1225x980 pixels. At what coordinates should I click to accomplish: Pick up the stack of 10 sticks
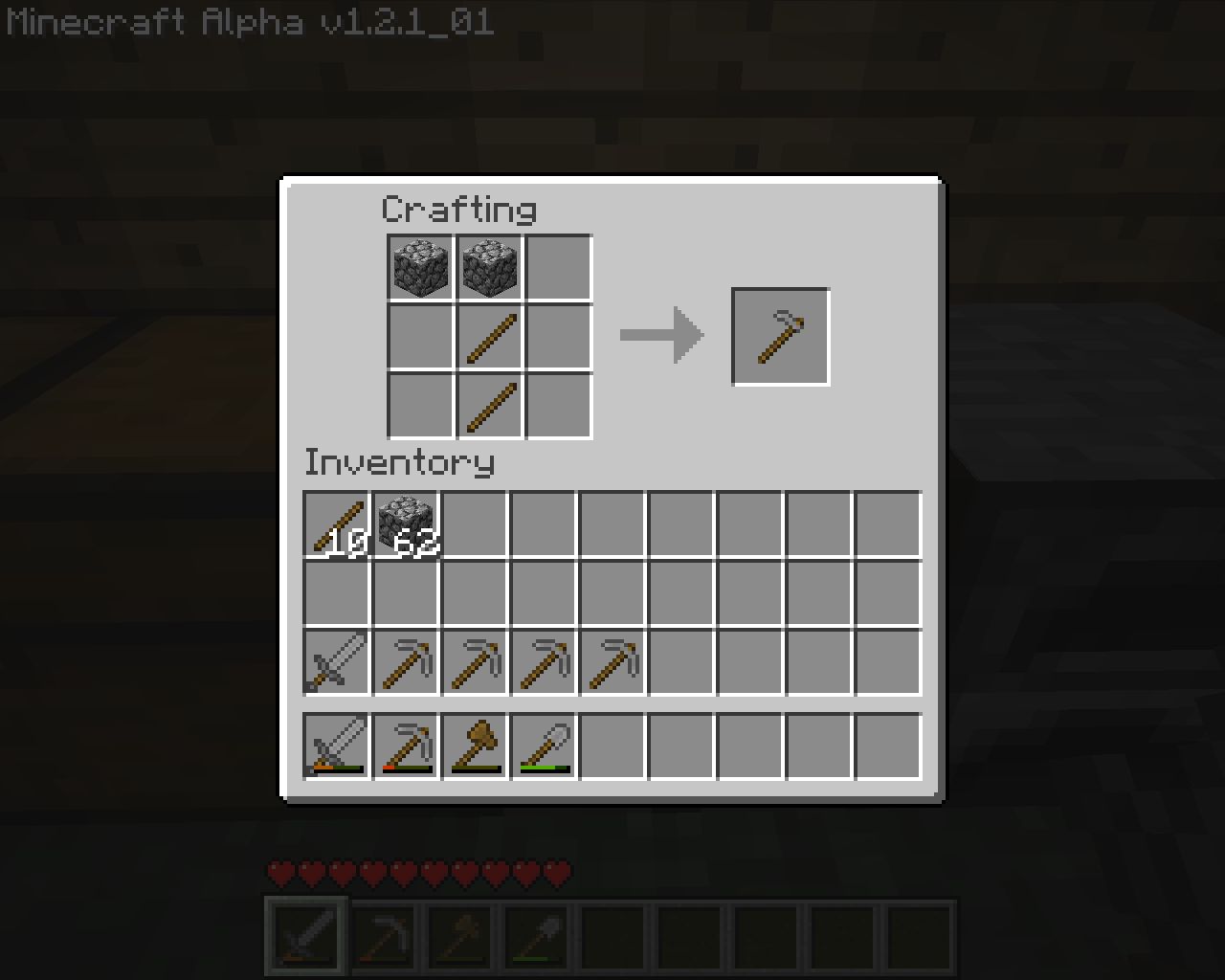click(336, 524)
